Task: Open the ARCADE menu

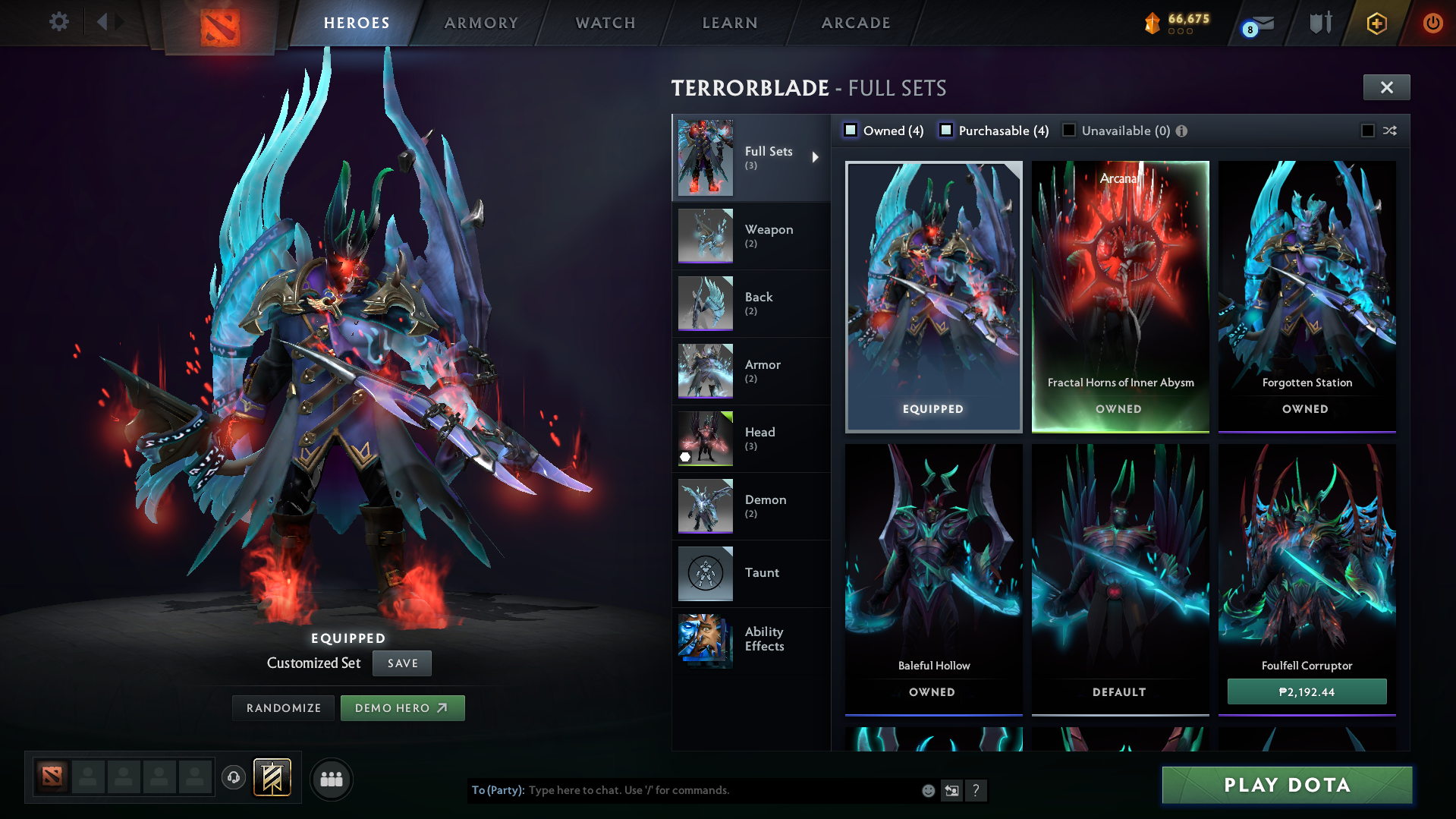Action: pyautogui.click(x=854, y=23)
